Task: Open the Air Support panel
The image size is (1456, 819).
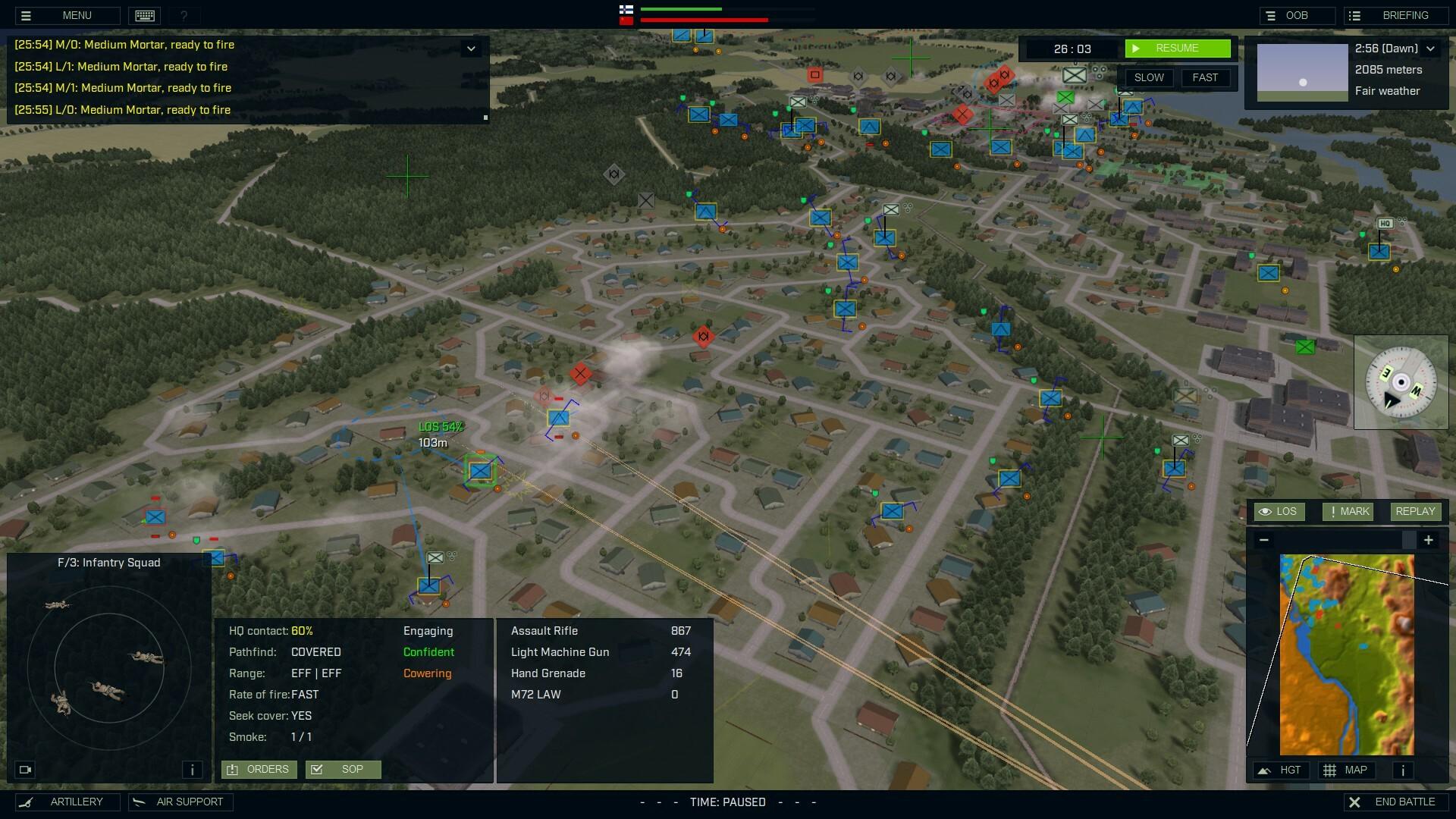Action: [180, 802]
